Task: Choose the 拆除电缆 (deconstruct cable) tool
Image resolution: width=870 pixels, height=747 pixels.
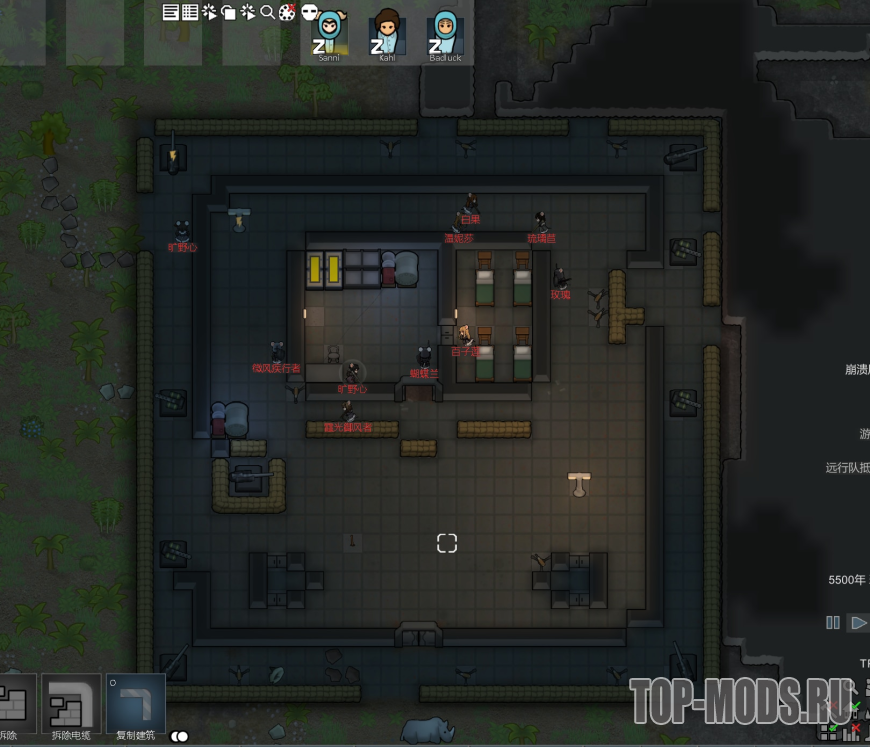Action: (71, 706)
